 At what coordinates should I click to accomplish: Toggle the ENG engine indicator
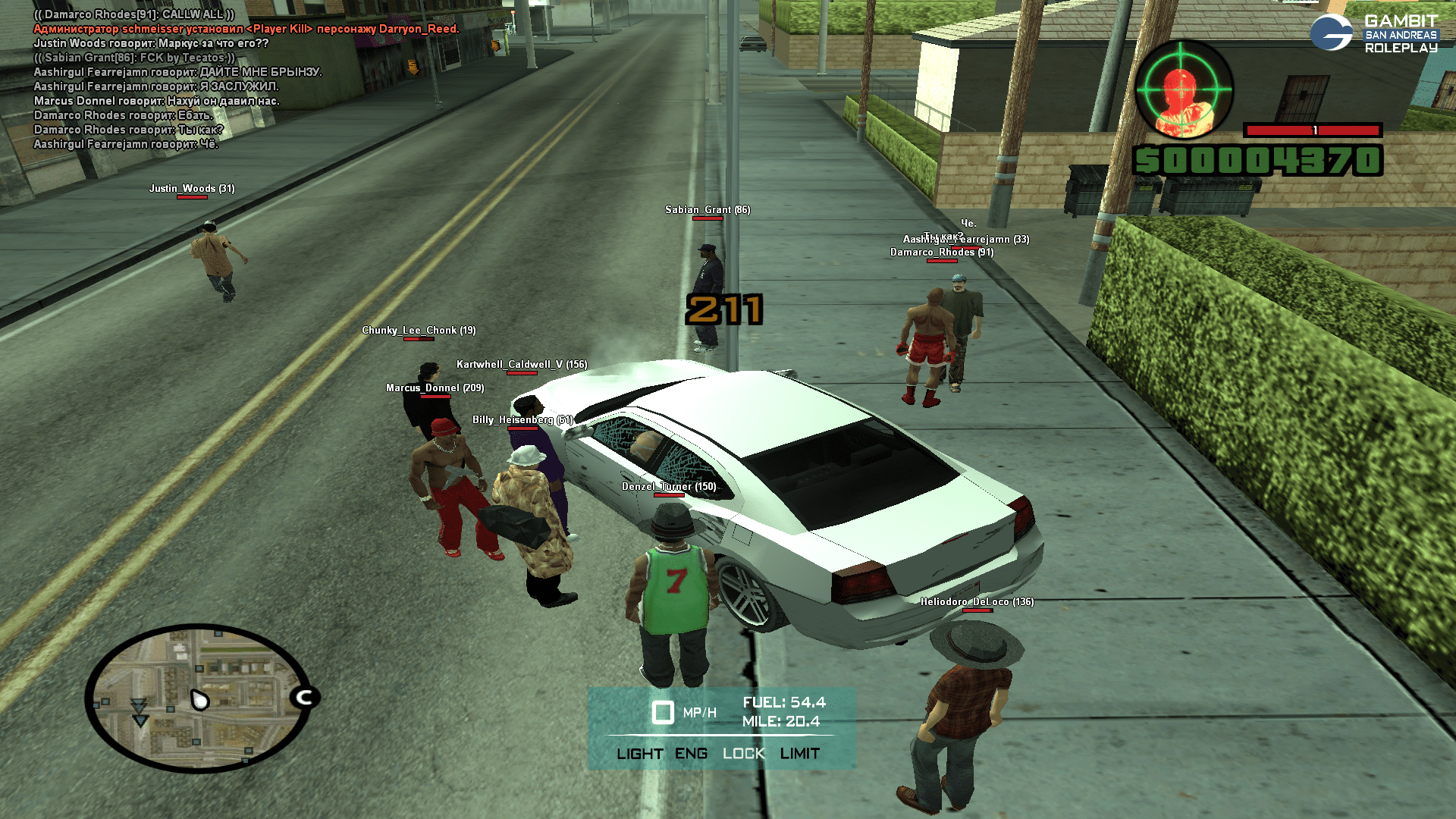click(691, 754)
